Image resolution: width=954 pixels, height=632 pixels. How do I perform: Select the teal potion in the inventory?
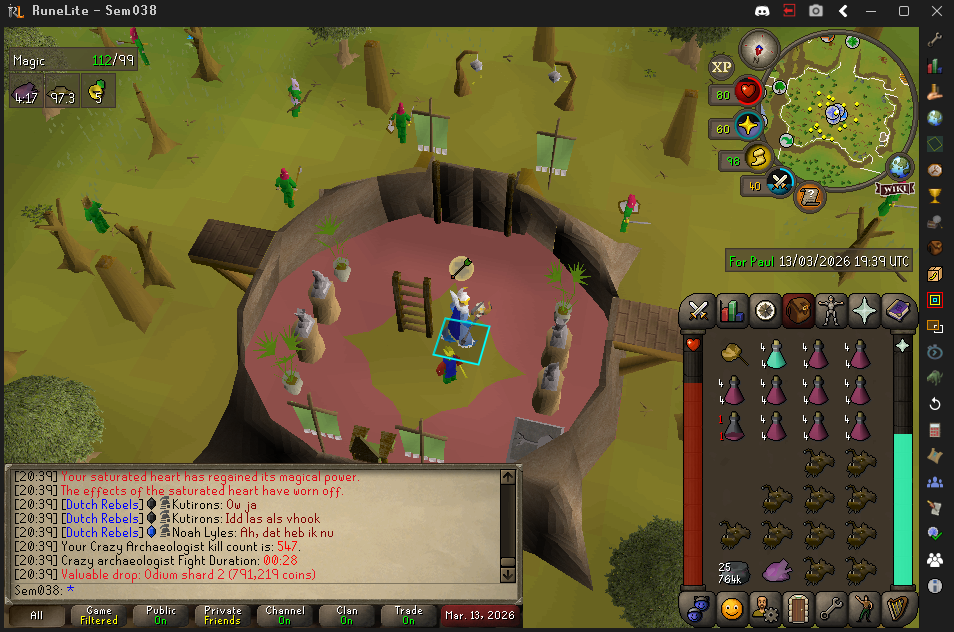774,353
